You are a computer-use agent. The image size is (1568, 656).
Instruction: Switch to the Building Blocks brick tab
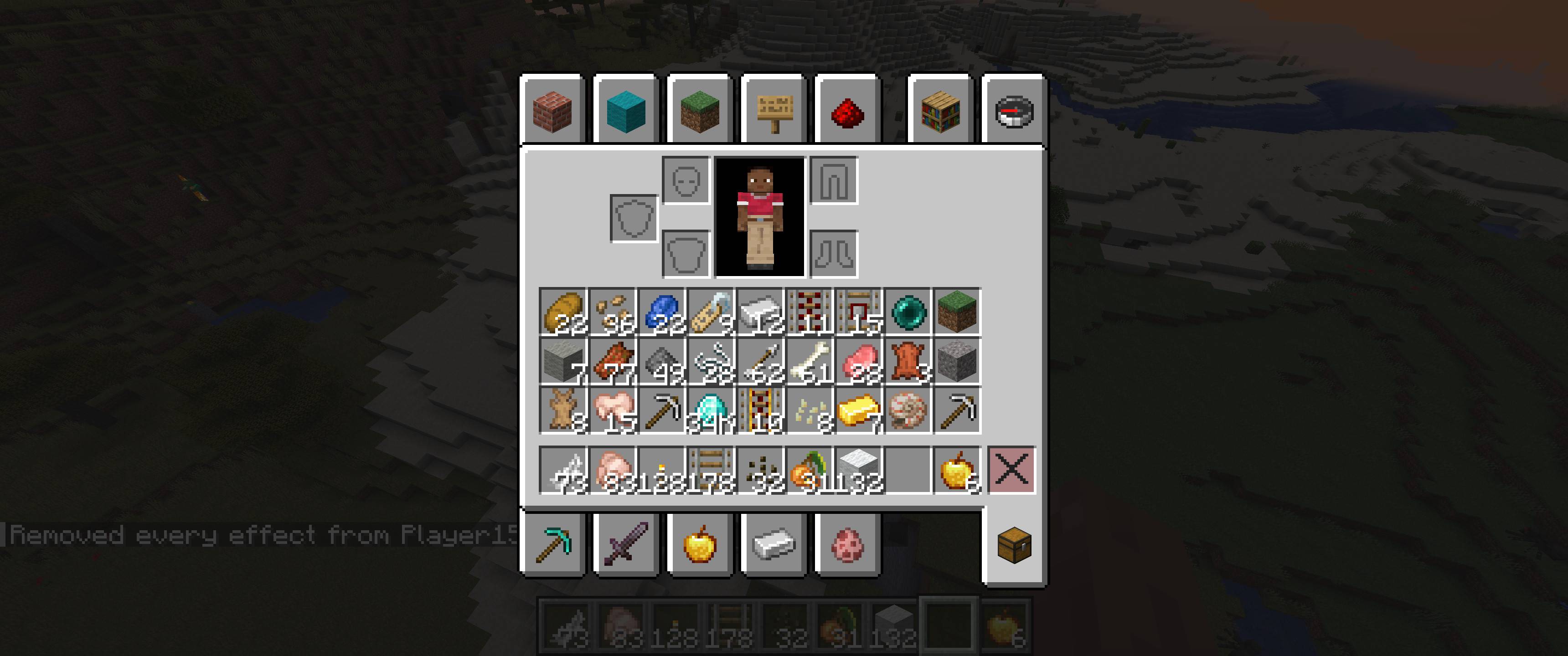(x=553, y=113)
